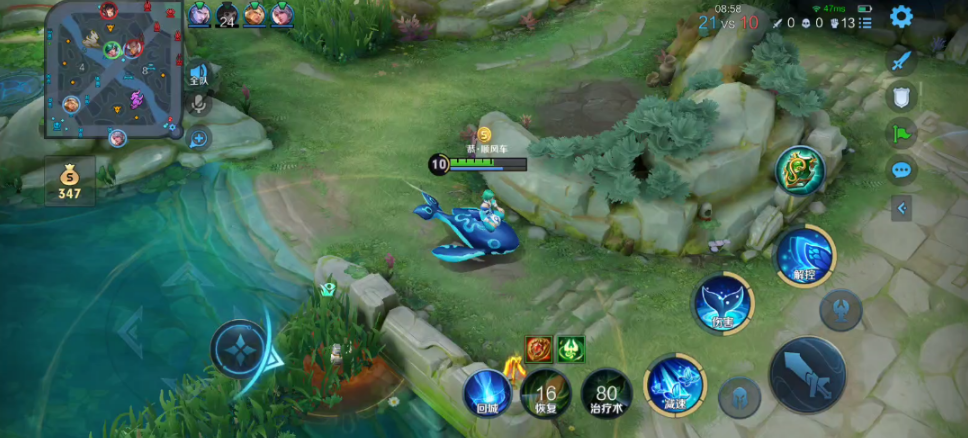Image resolution: width=968 pixels, height=438 pixels.
Task: Open the gear settings menu
Action: [x=901, y=17]
